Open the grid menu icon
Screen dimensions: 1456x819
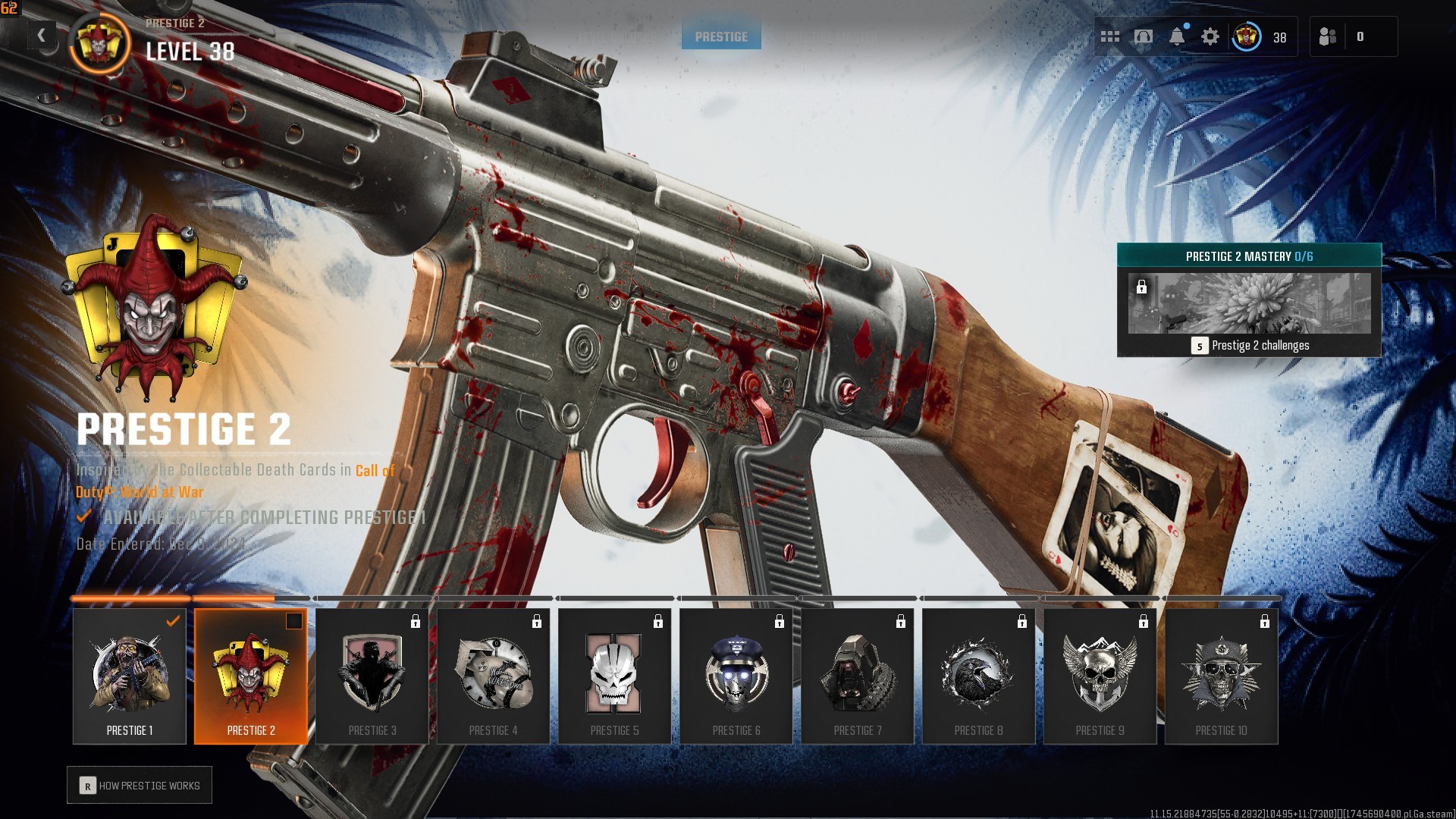pyautogui.click(x=1110, y=36)
